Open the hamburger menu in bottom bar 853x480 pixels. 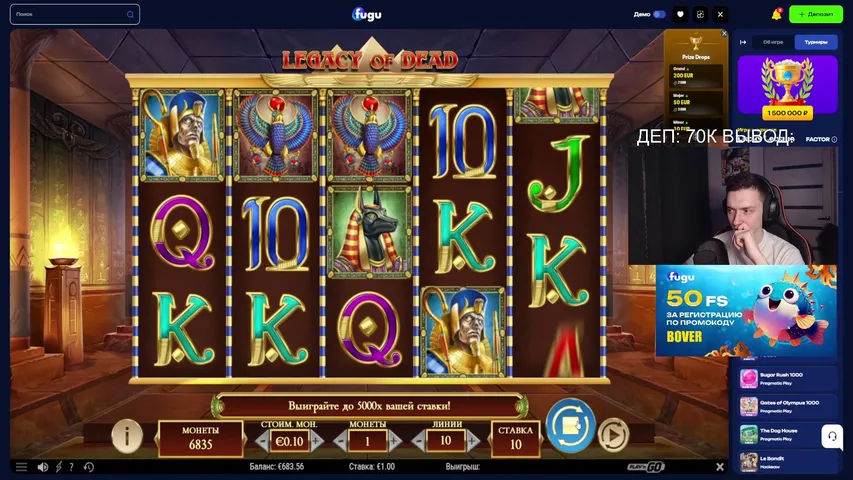click(x=21, y=467)
